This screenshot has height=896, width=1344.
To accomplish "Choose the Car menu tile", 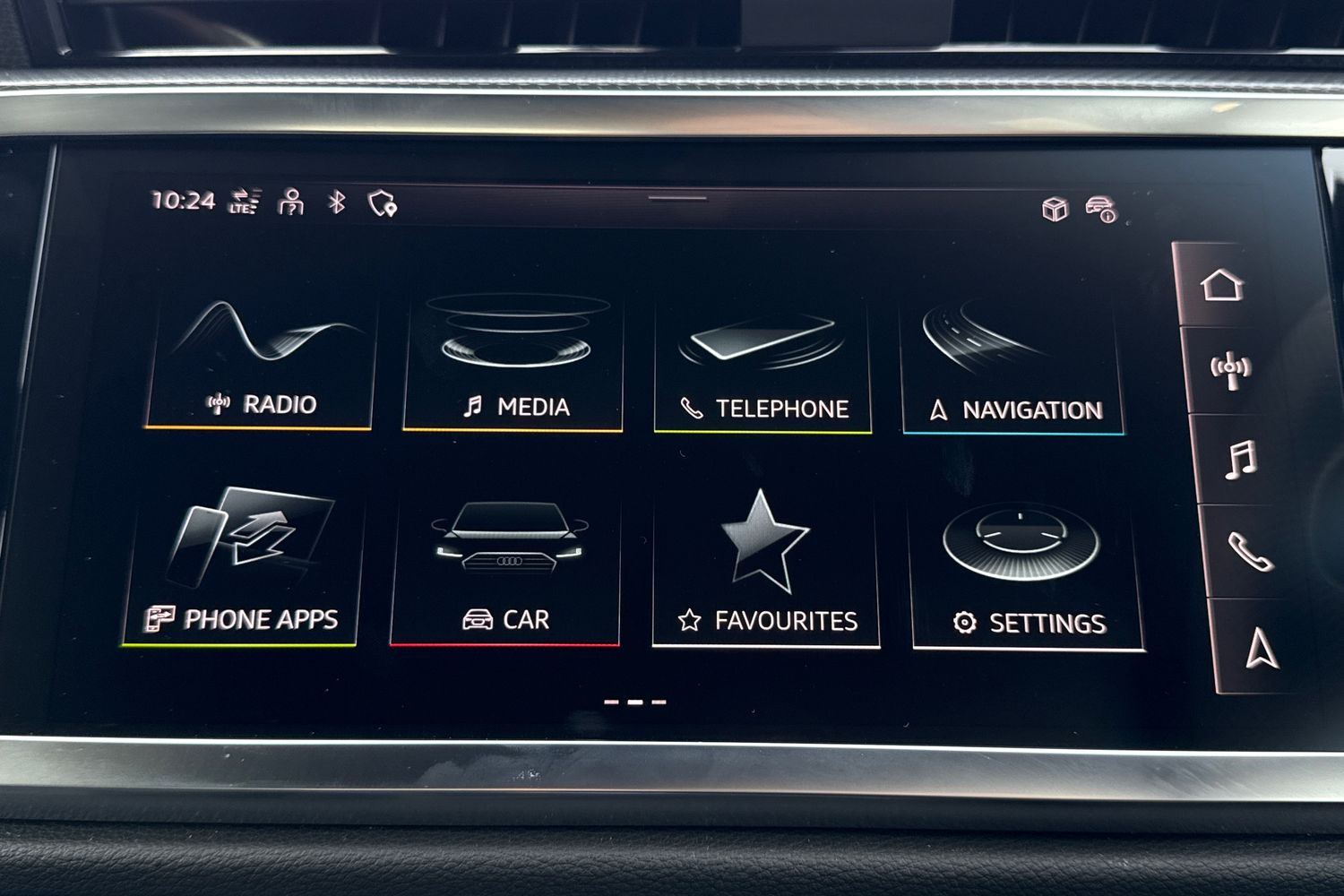I will pos(505,568).
